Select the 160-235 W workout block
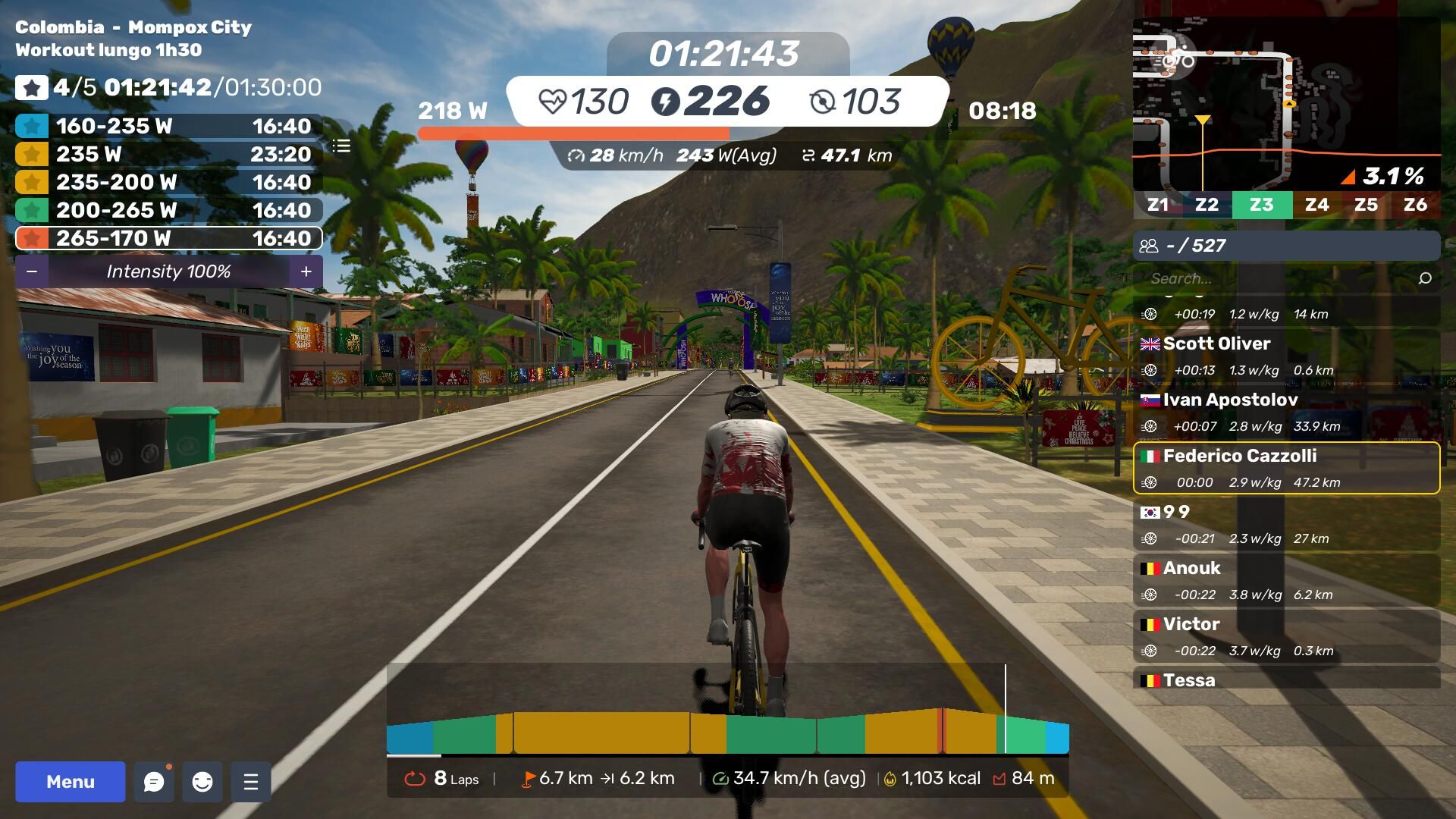 [x=168, y=126]
